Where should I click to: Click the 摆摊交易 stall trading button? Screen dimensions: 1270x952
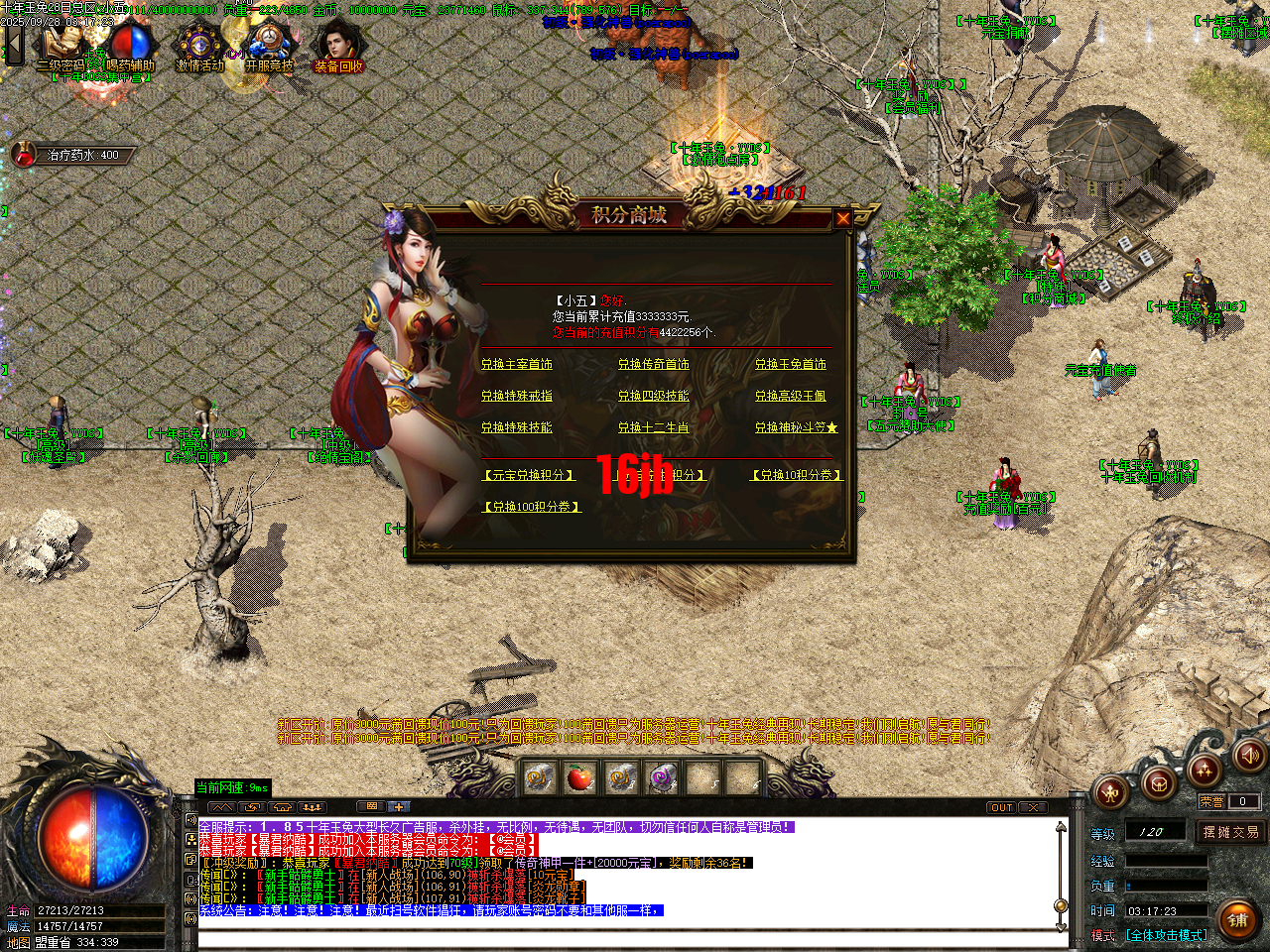click(1231, 831)
